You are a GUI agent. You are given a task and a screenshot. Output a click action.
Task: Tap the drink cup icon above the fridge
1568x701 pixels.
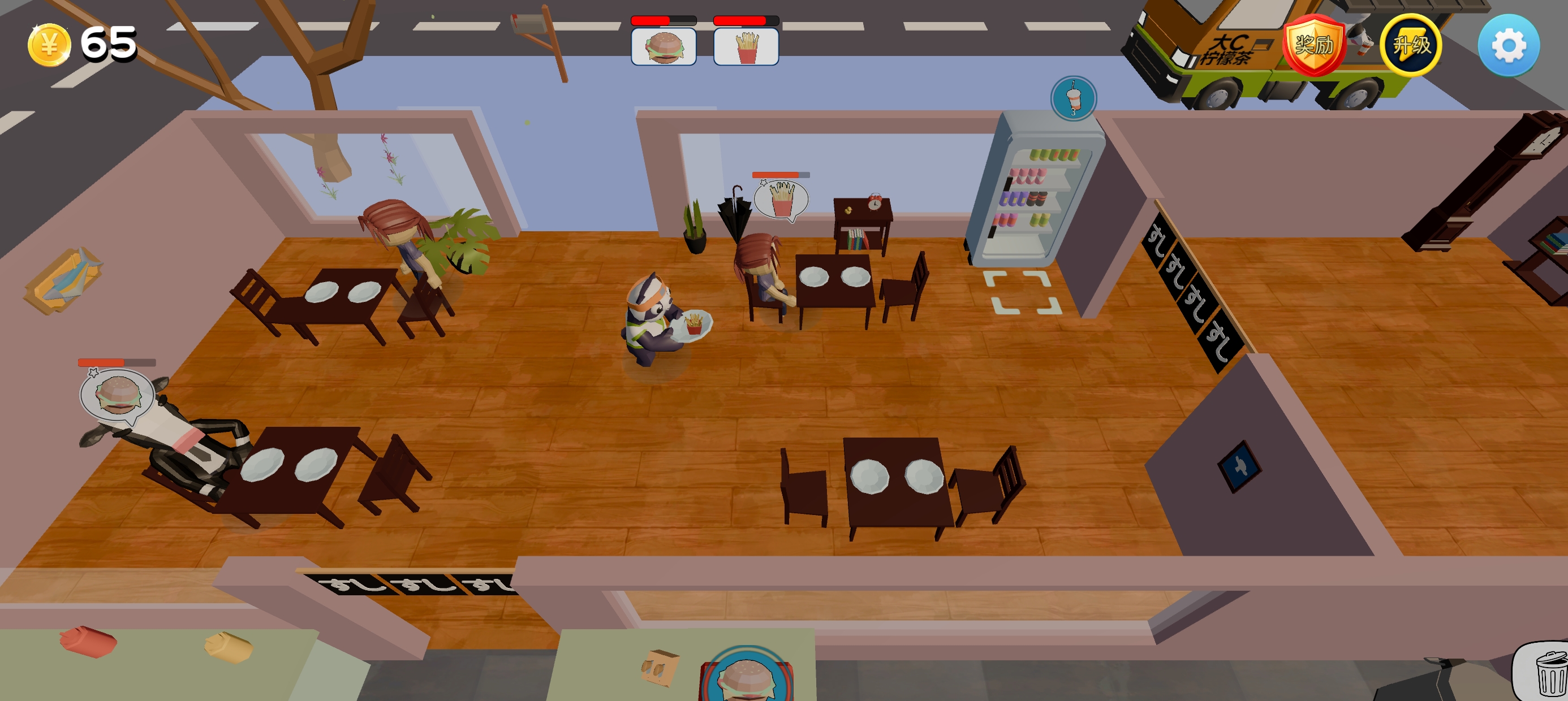[x=1073, y=98]
